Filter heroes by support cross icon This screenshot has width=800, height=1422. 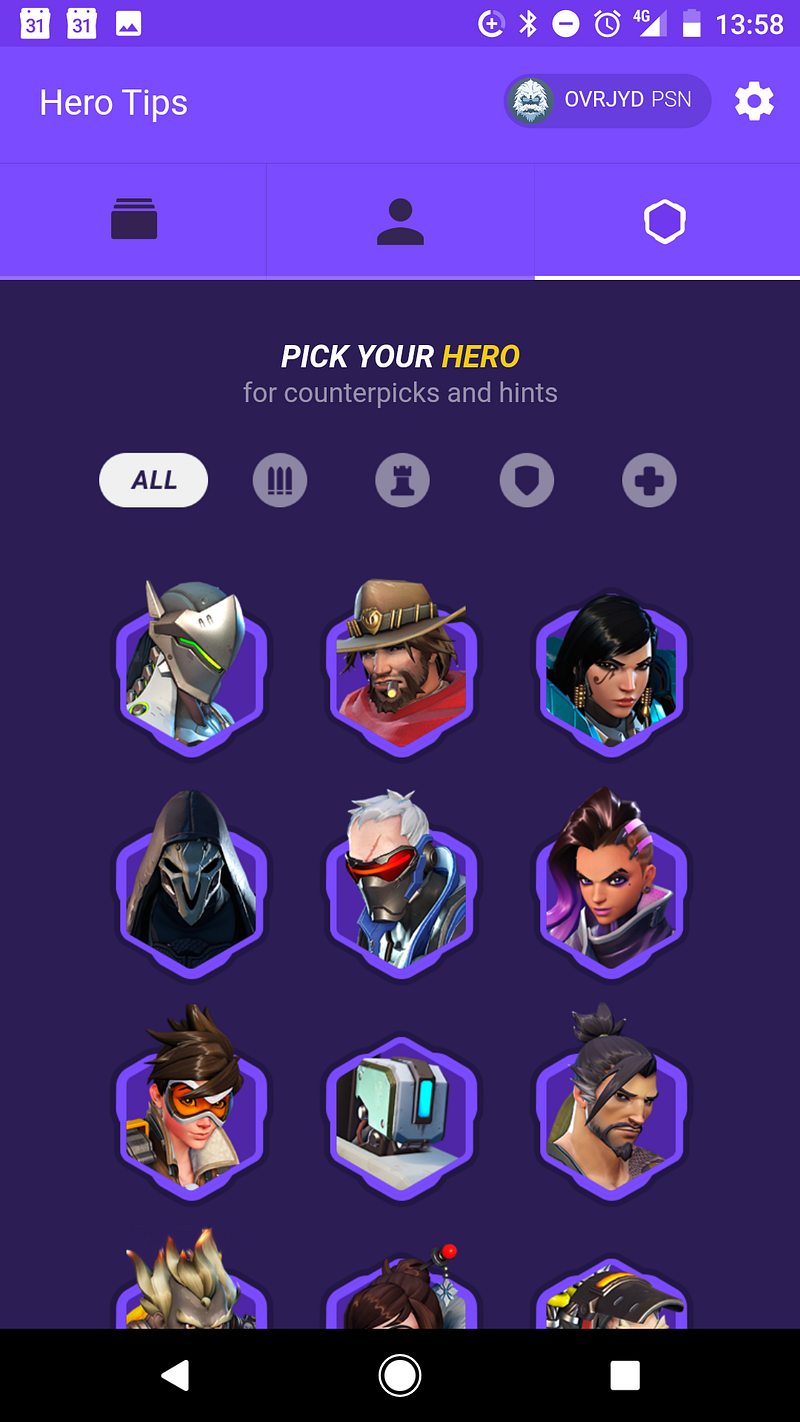click(649, 481)
